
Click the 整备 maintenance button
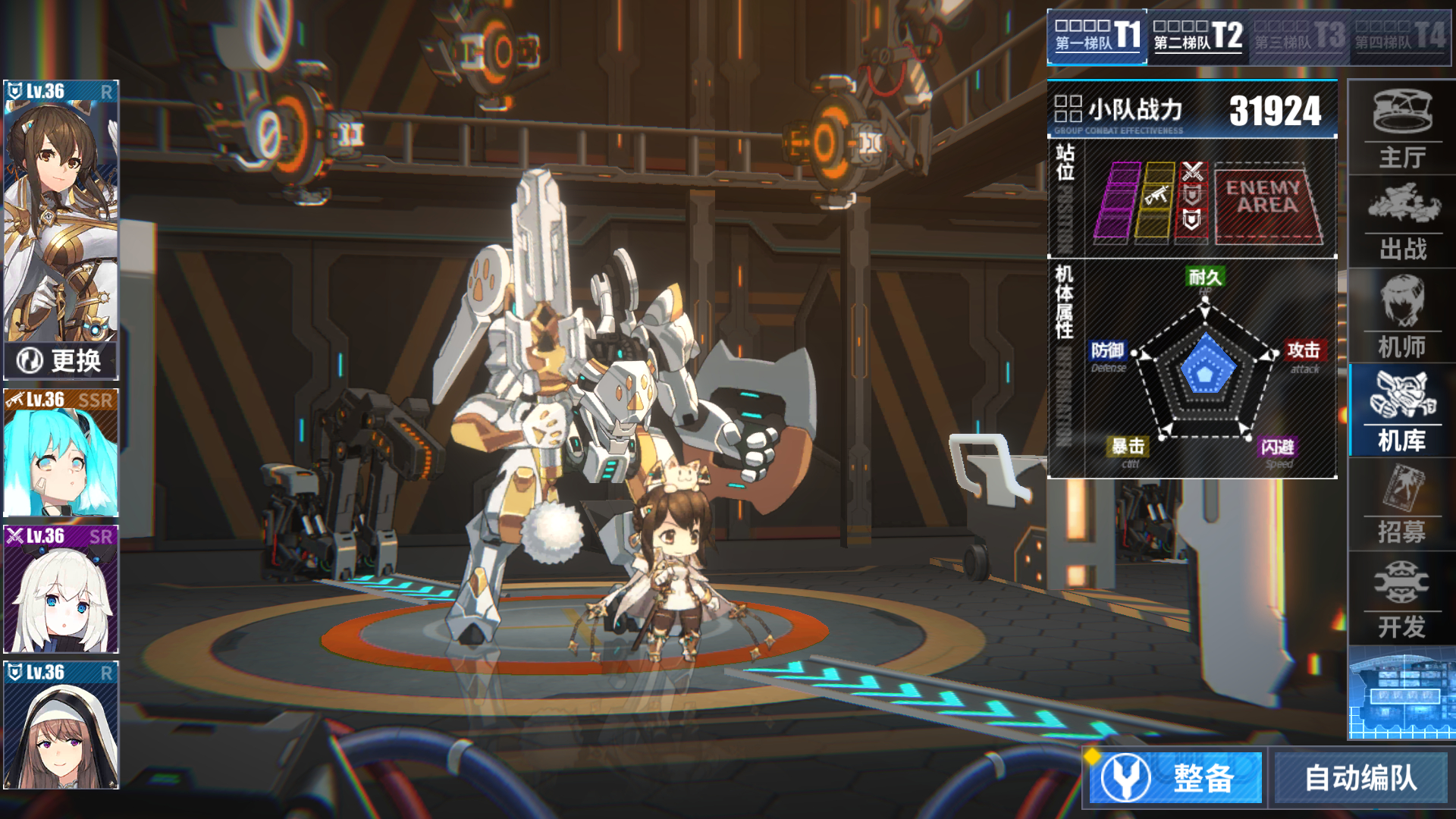click(x=1176, y=777)
